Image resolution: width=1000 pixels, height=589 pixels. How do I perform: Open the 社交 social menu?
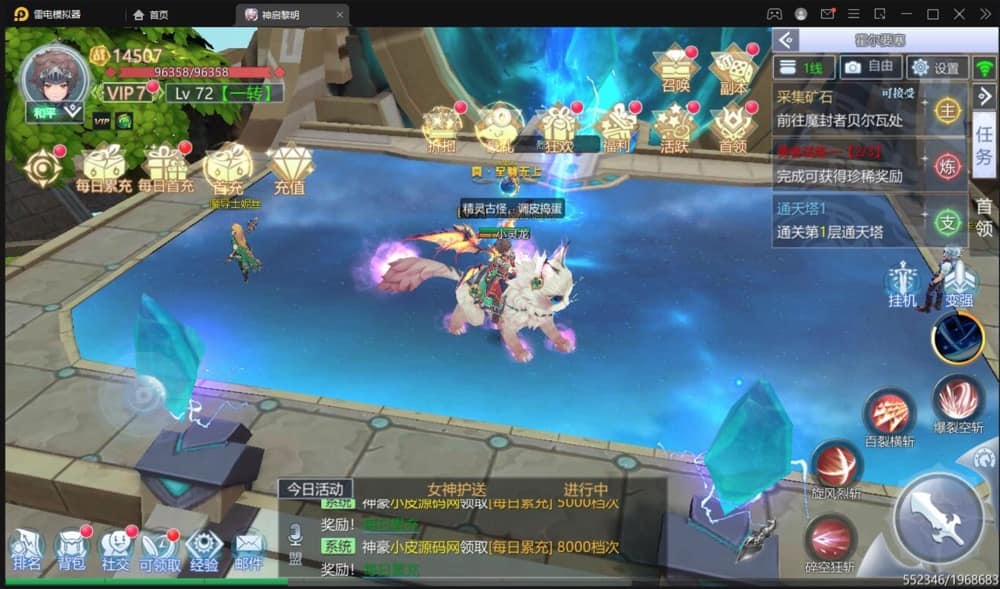(x=115, y=548)
